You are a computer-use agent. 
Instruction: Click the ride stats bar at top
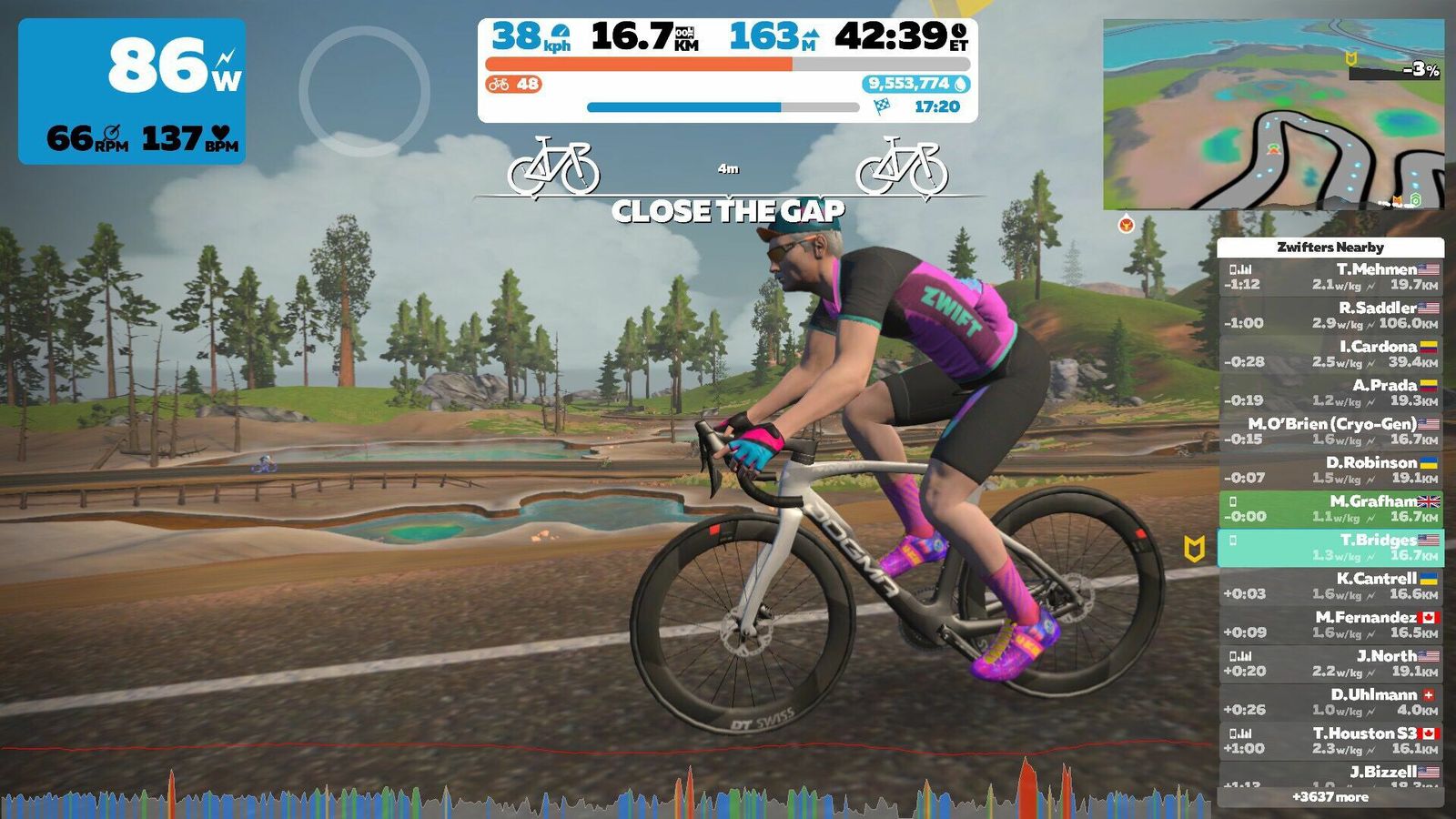tap(728, 70)
